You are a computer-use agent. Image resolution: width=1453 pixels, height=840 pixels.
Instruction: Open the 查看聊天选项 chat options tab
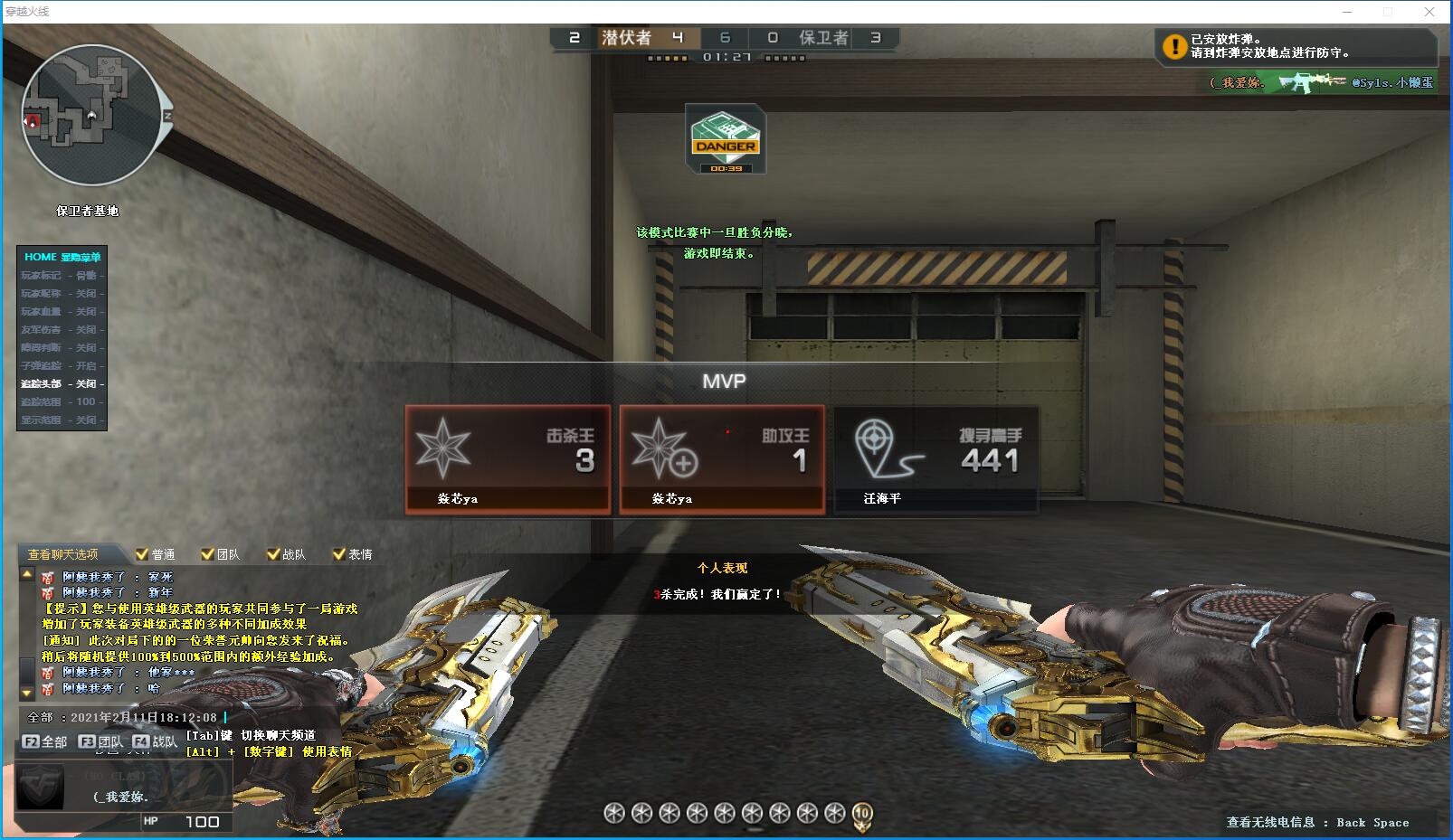[63, 554]
